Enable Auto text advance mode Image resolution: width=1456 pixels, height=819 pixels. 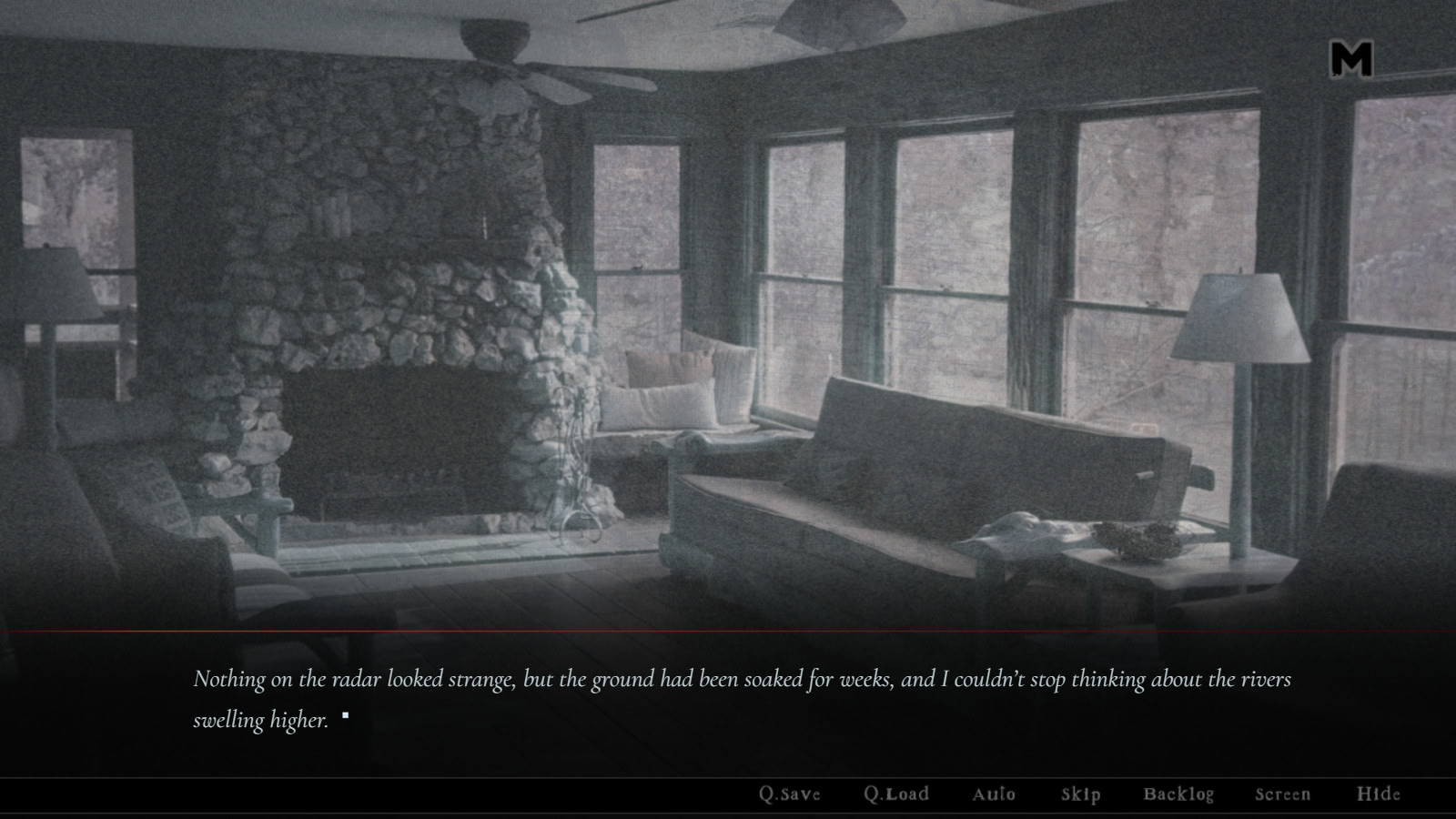(994, 794)
